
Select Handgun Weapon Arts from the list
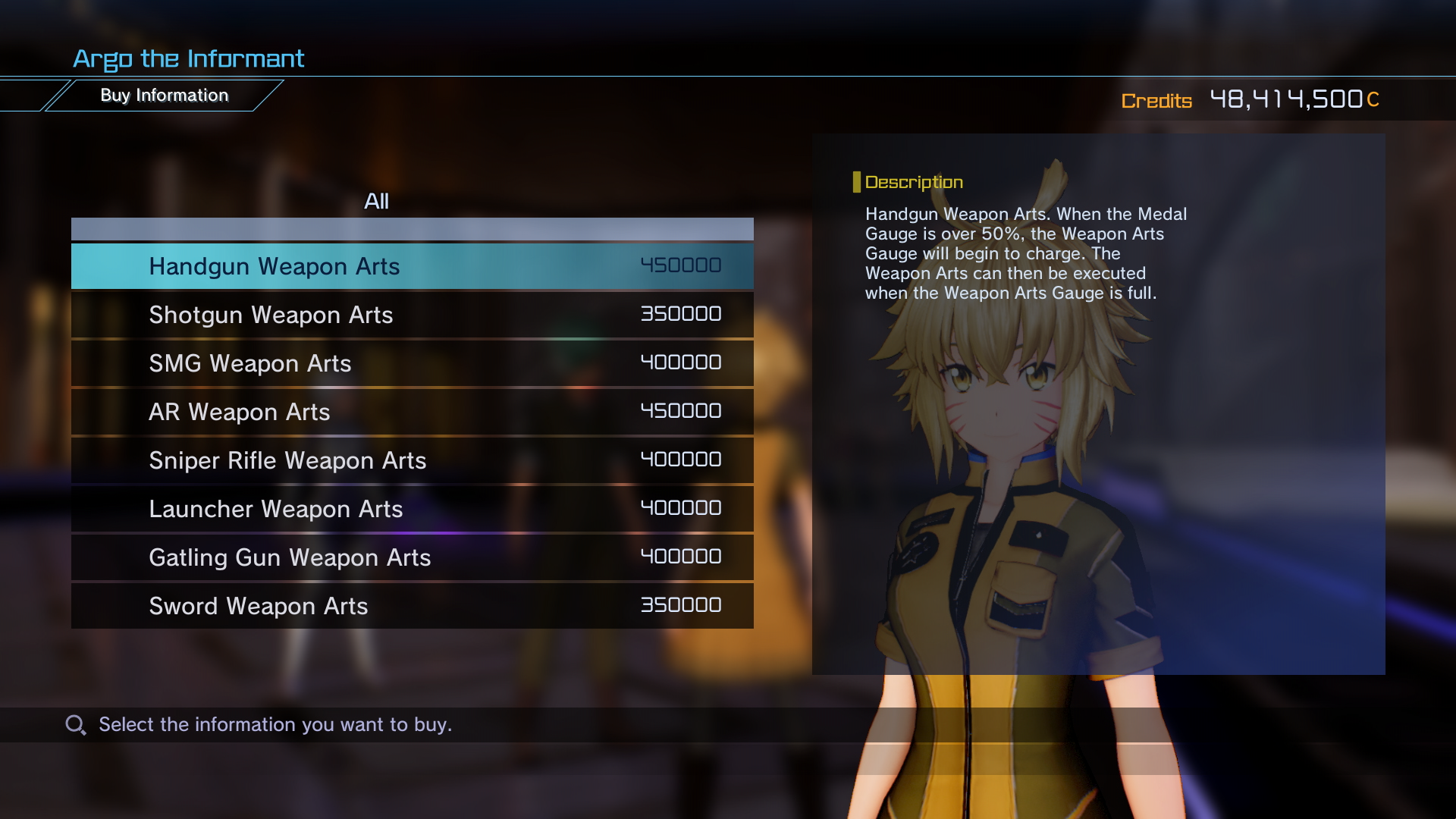tap(275, 266)
